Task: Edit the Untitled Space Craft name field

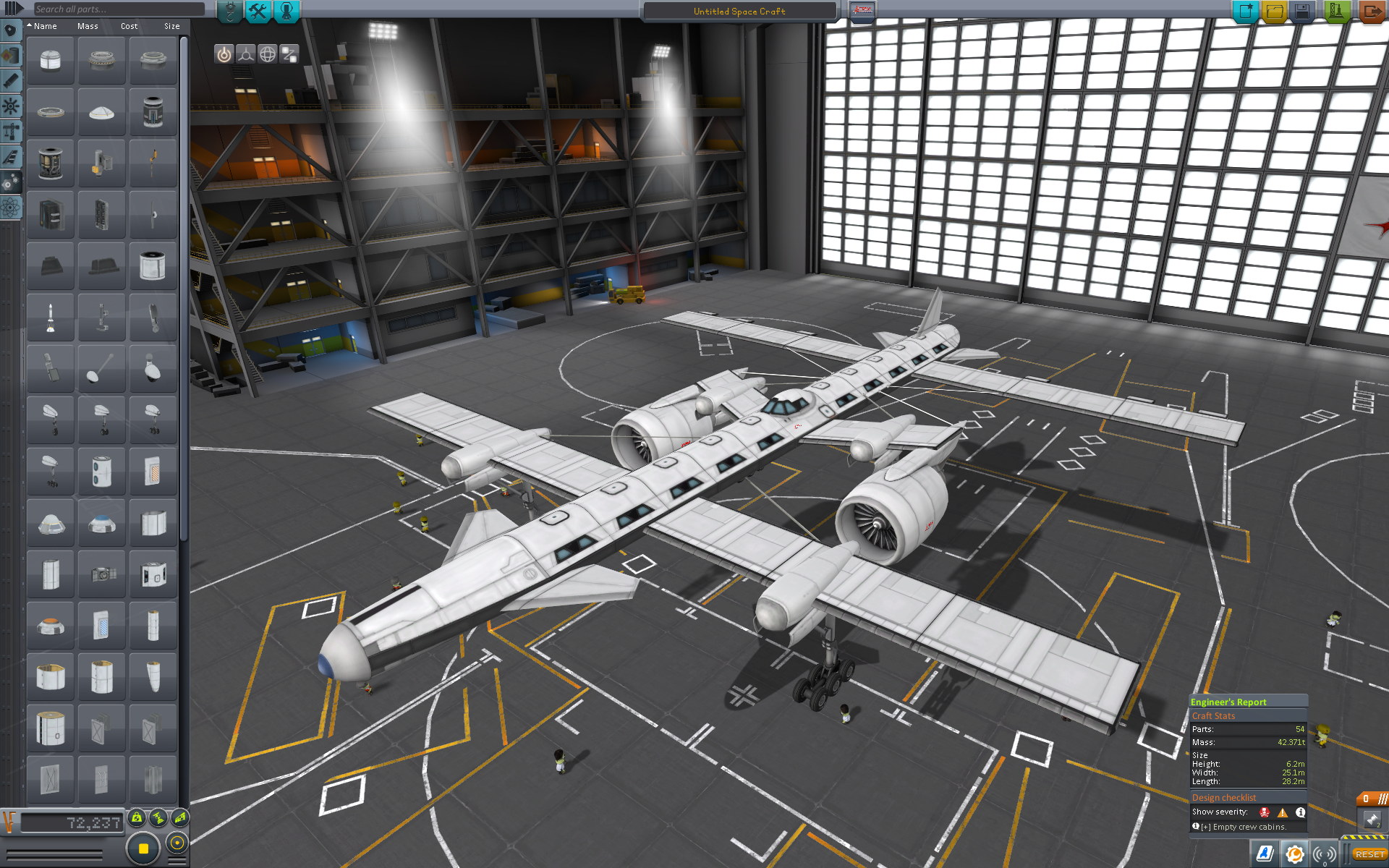Action: (x=739, y=12)
